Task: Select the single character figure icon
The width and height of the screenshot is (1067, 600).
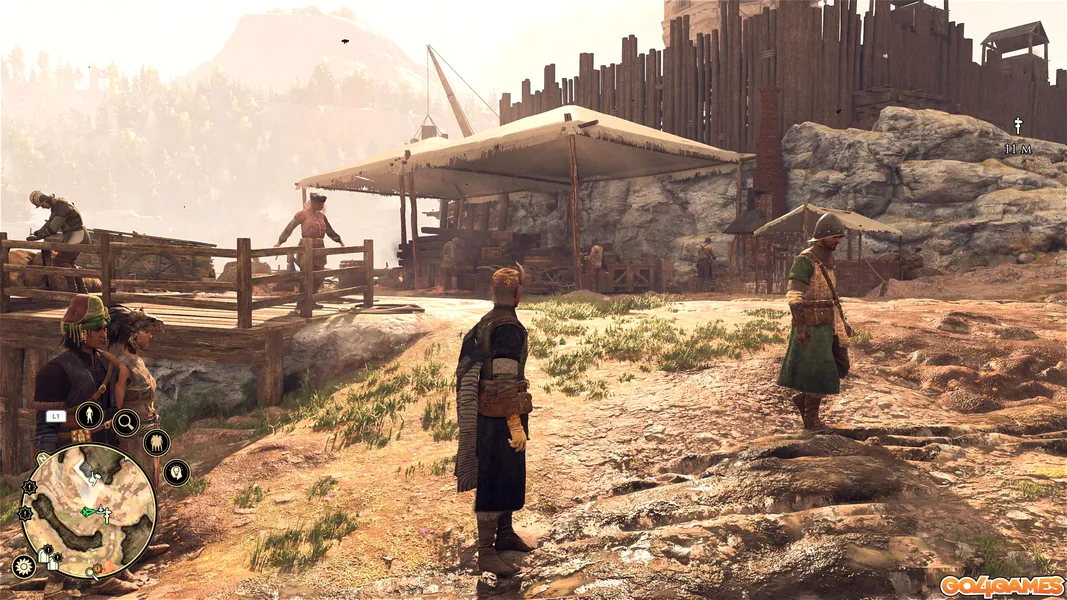Action: (89, 415)
